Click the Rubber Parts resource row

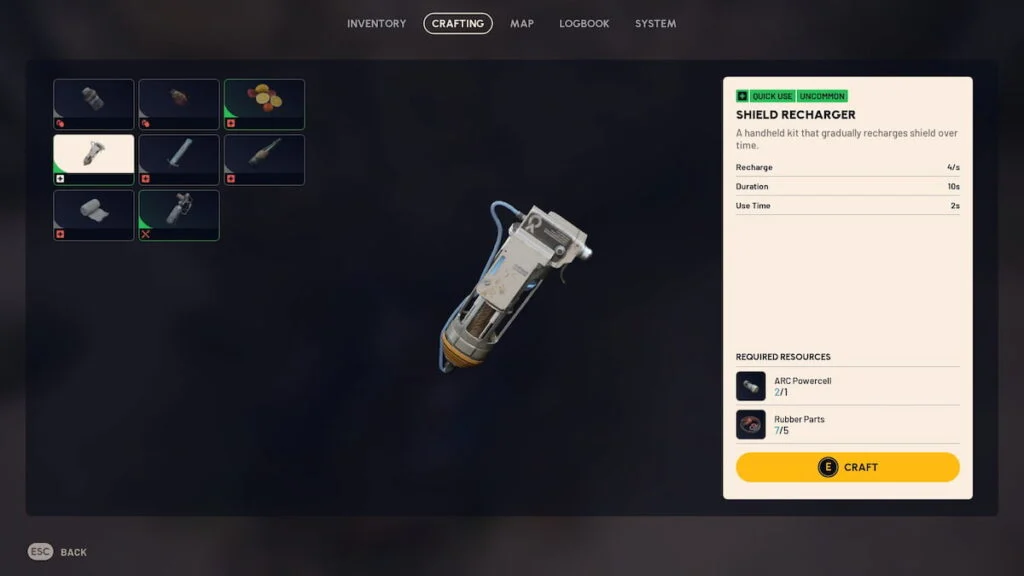[x=847, y=425]
